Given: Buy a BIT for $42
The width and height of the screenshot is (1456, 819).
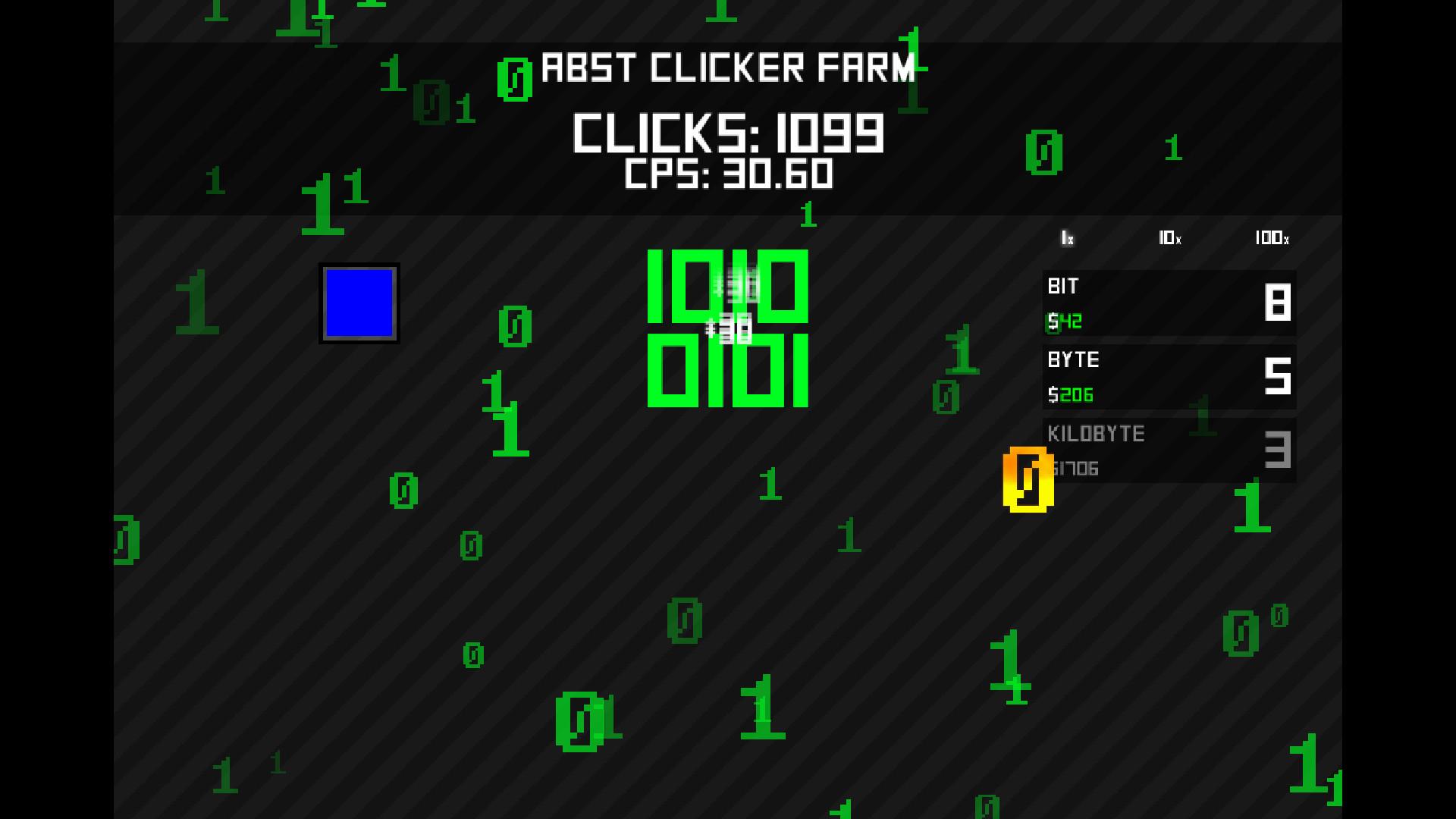Looking at the screenshot, I should pyautogui.click(x=1168, y=303).
